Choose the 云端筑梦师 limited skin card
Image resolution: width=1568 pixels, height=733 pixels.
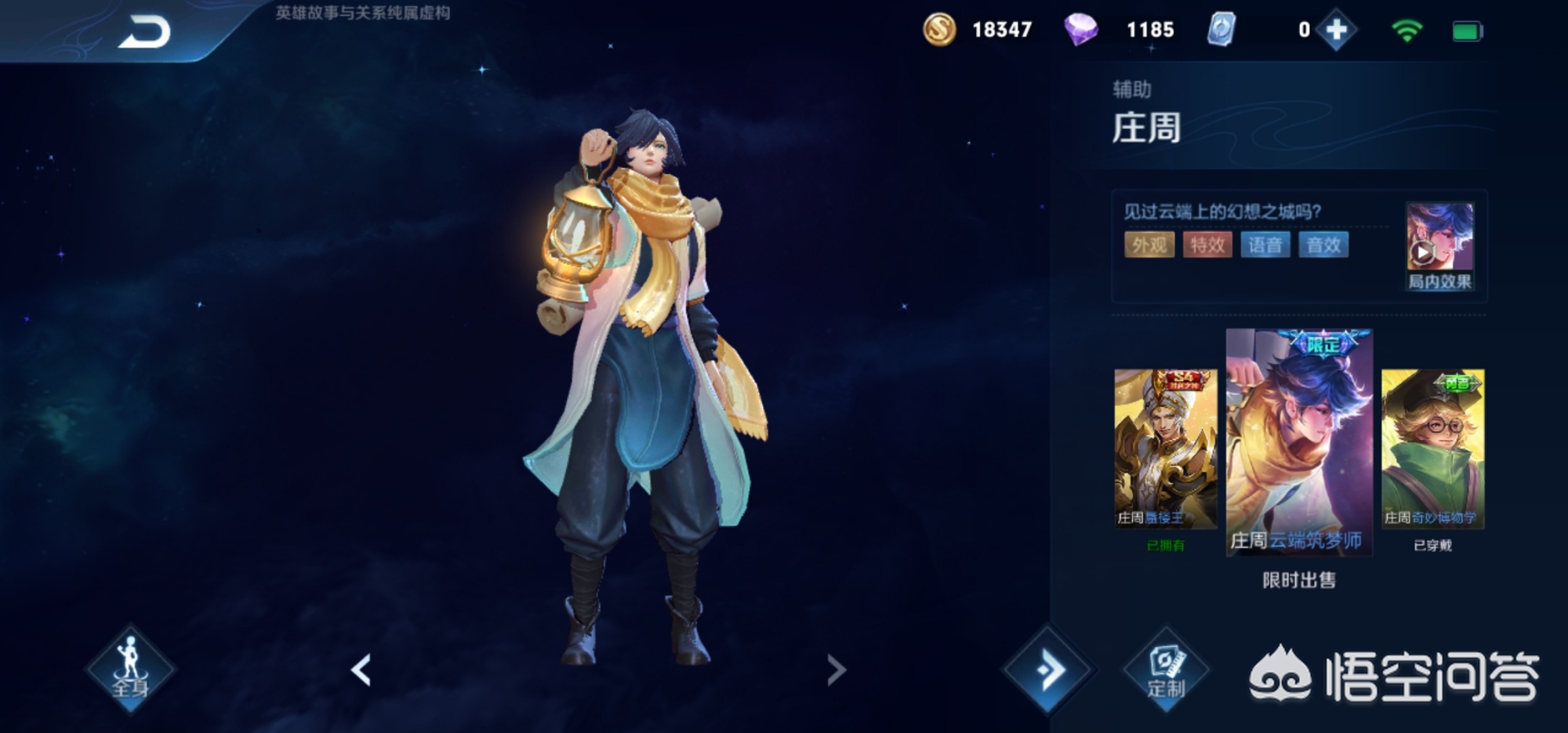click(x=1299, y=443)
